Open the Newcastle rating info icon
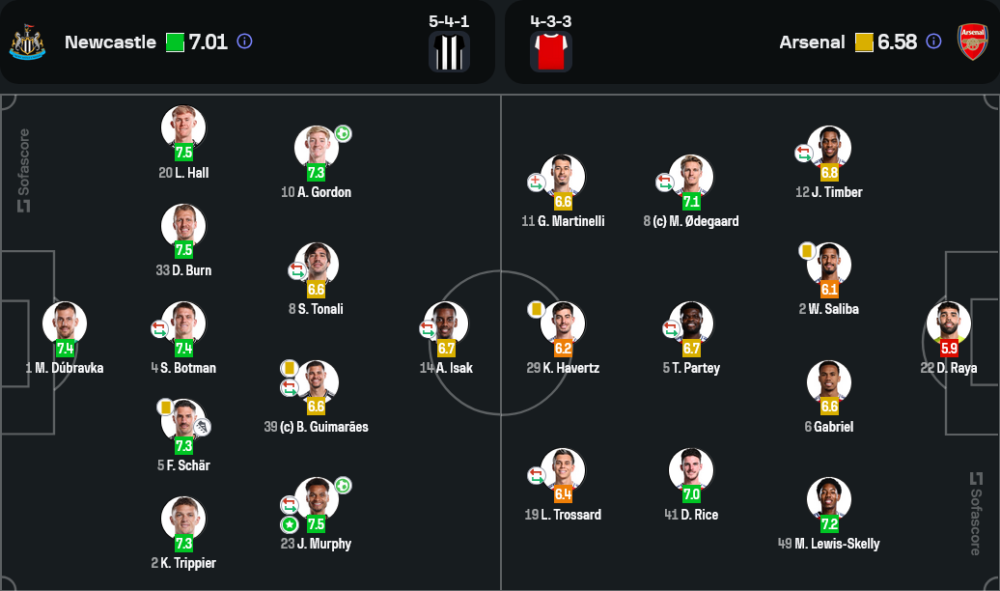This screenshot has width=1000, height=591. pos(245,42)
